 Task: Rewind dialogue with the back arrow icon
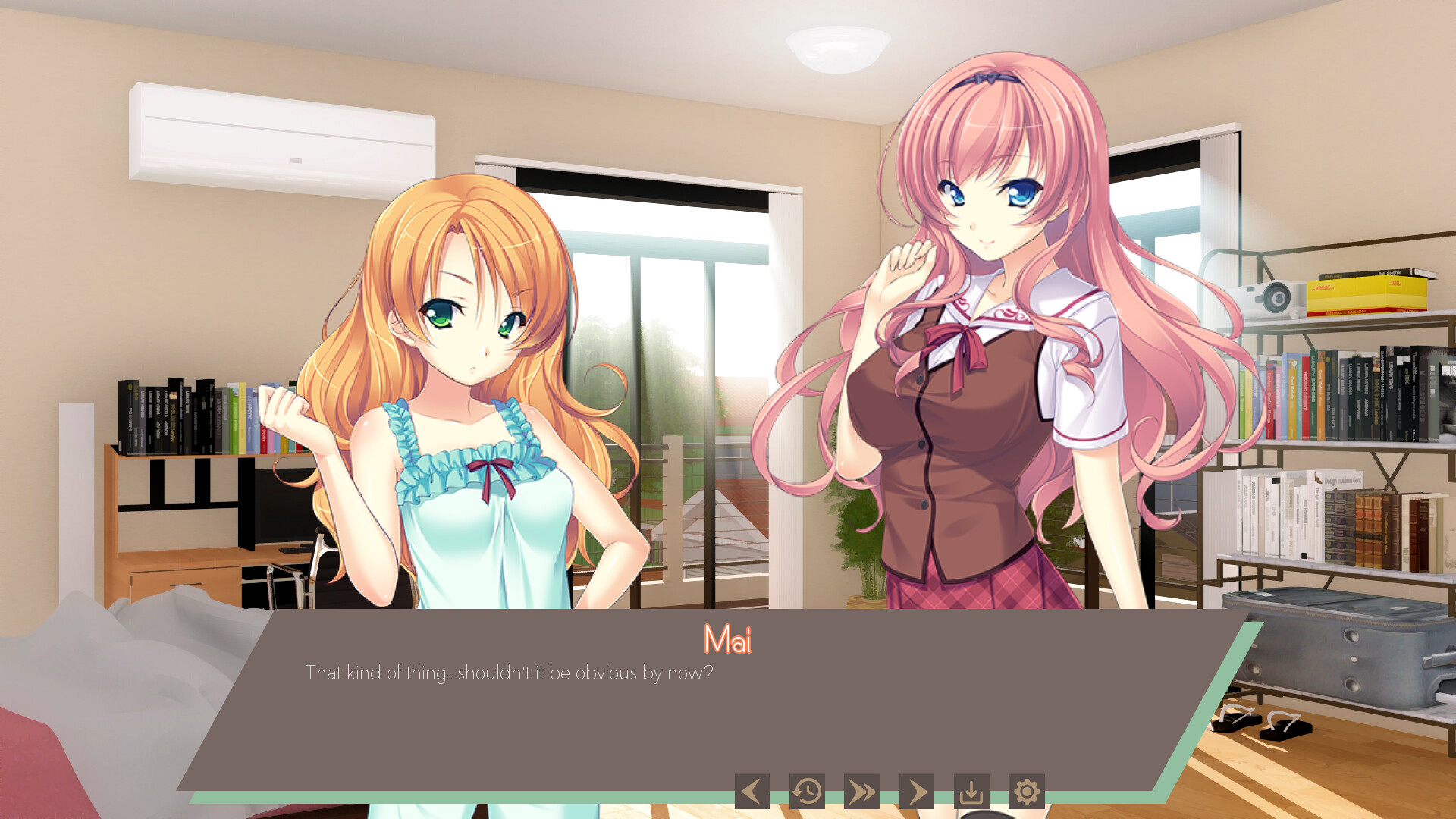pyautogui.click(x=751, y=790)
